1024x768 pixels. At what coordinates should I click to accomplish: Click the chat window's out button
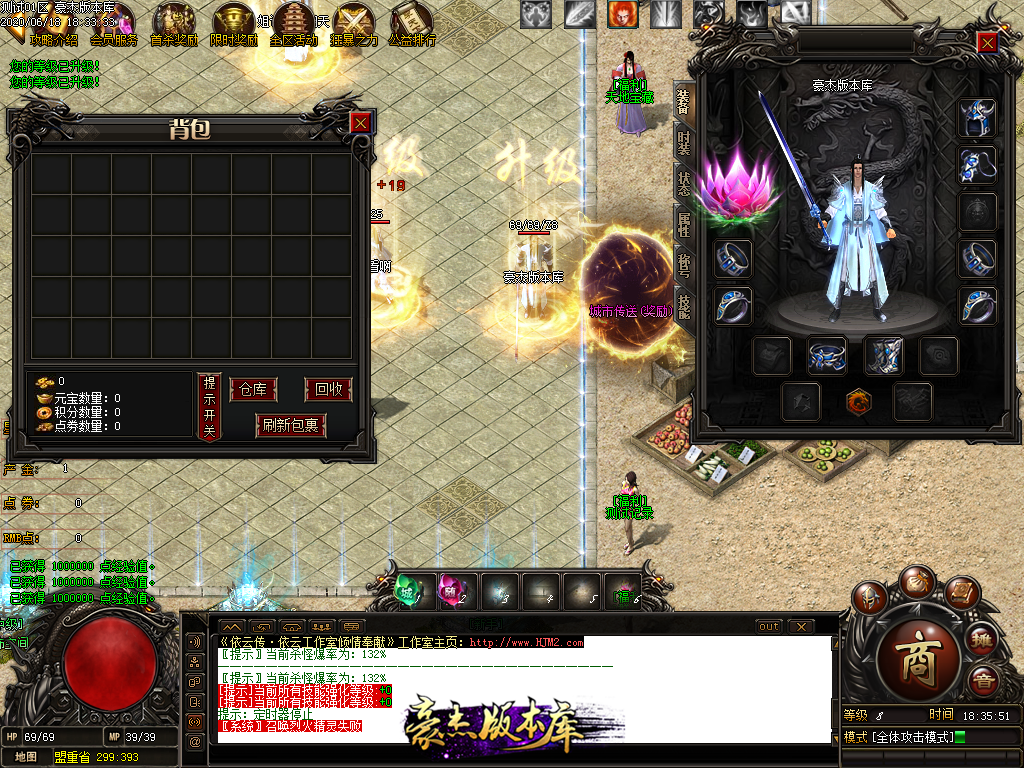click(x=768, y=627)
